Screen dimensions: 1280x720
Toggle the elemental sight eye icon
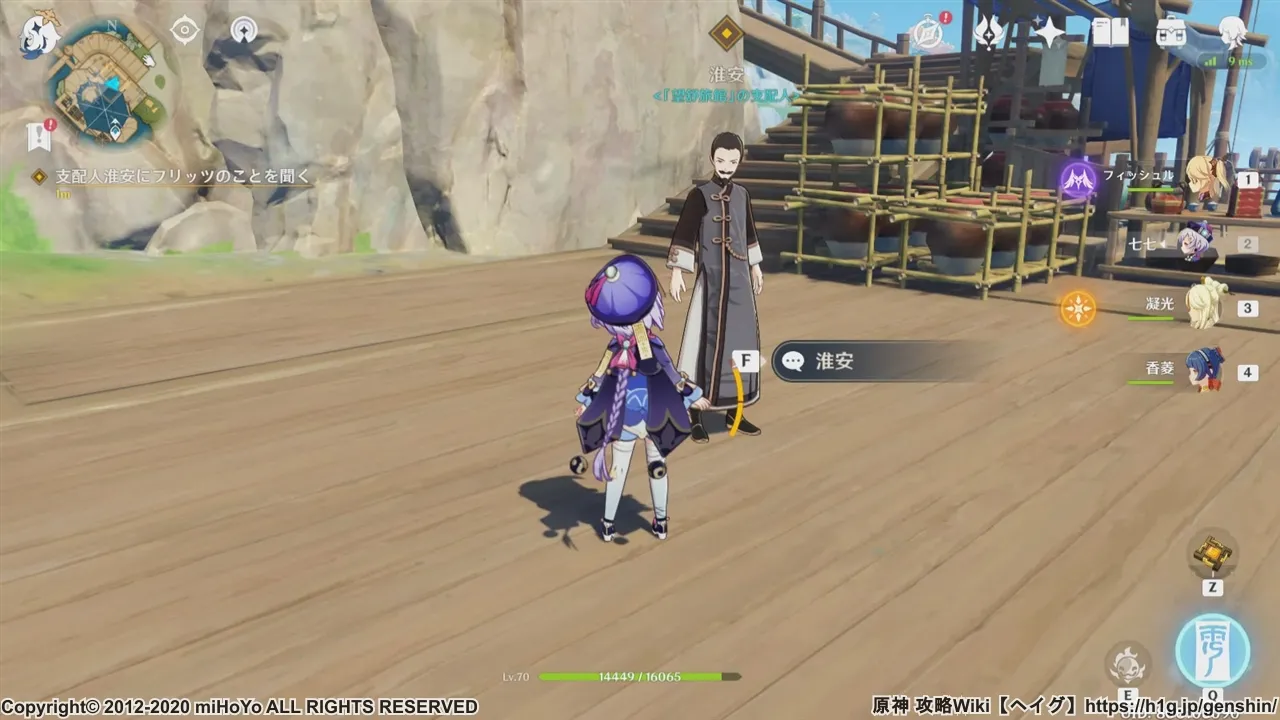(185, 31)
